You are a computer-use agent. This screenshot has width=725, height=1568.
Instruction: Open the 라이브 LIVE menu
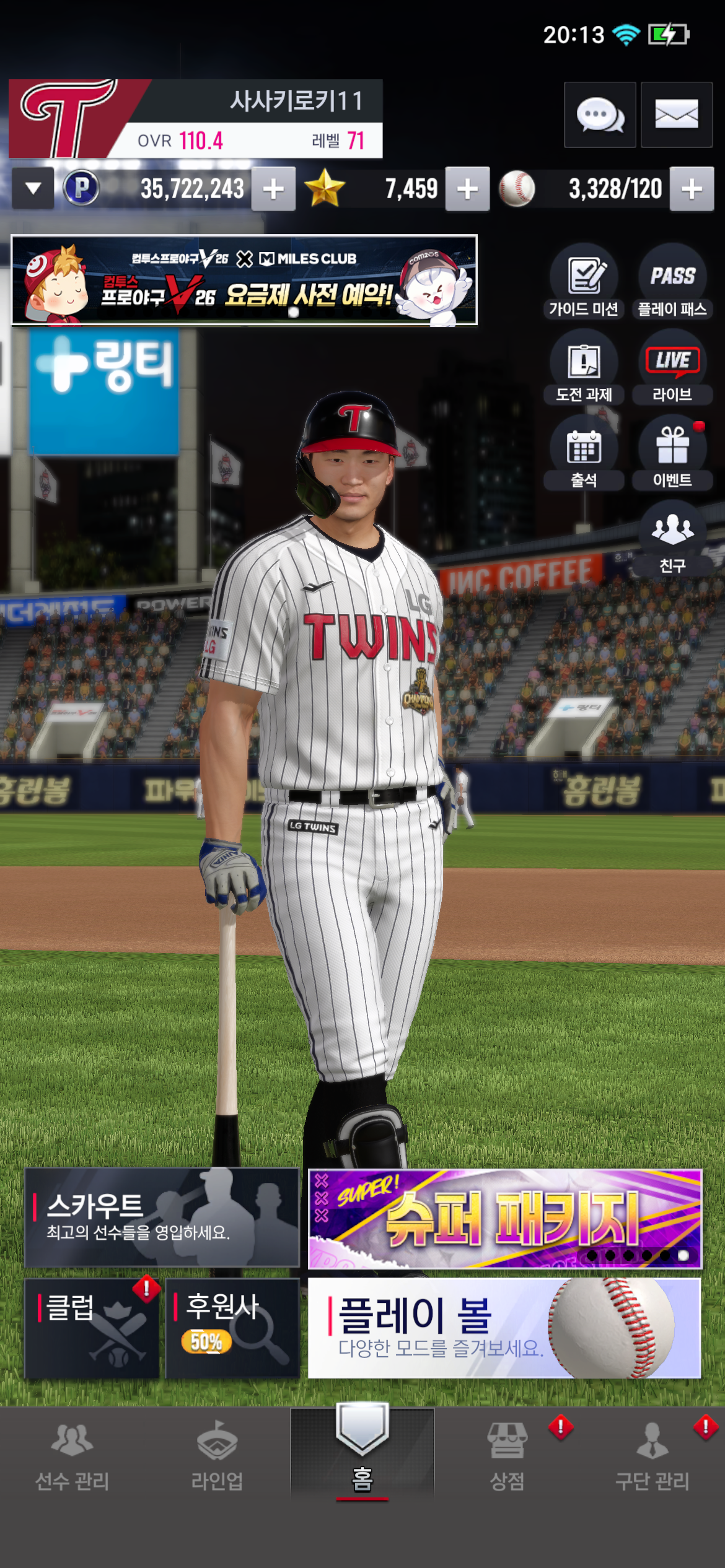pos(672,367)
